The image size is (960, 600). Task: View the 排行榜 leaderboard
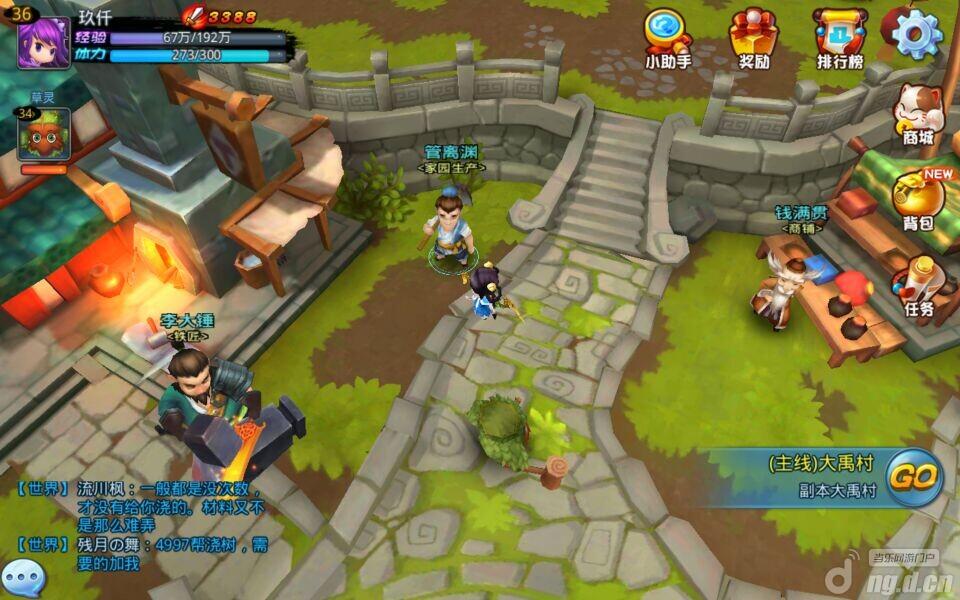click(839, 38)
